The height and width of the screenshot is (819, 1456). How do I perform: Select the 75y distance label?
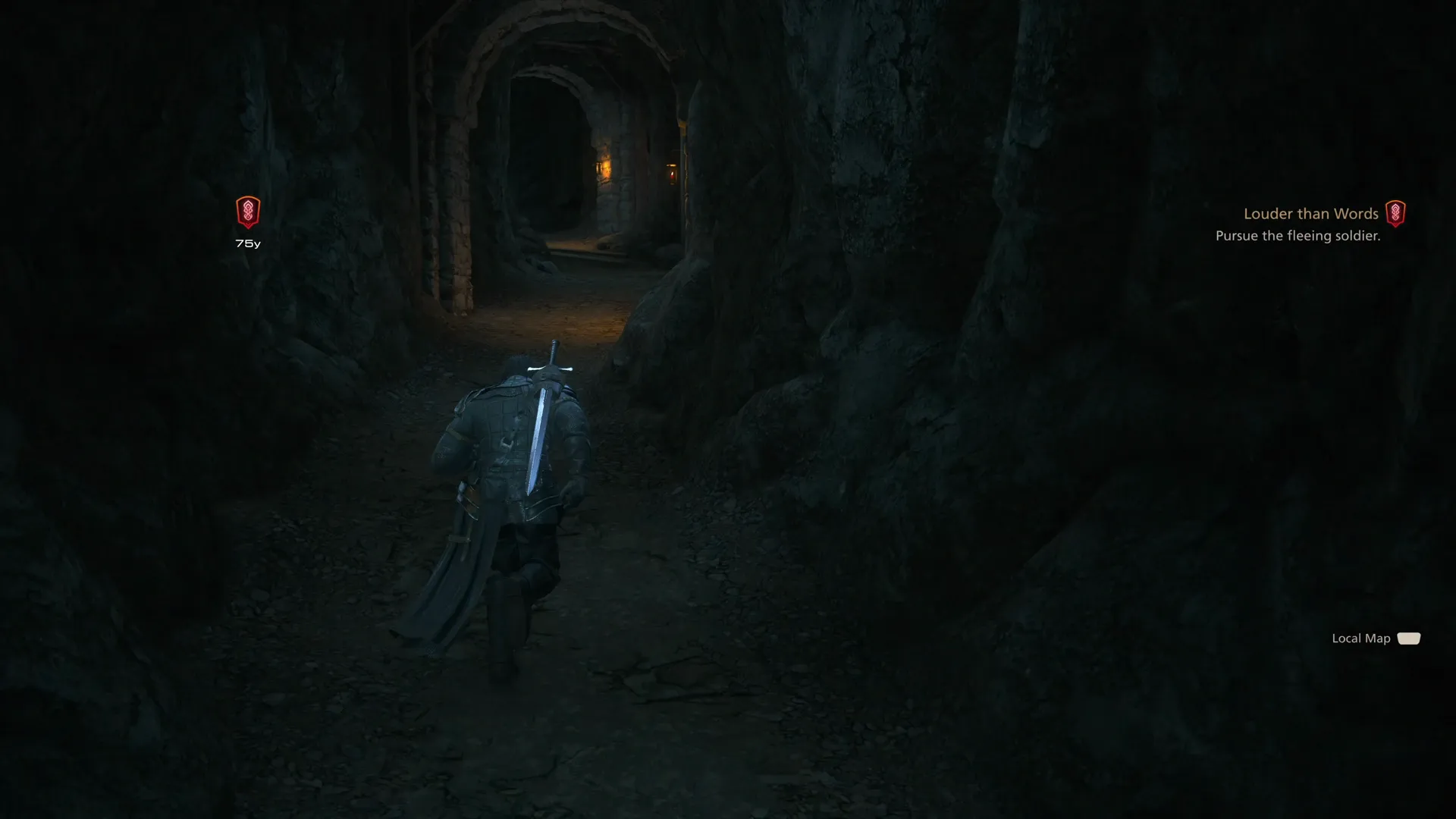pos(247,243)
